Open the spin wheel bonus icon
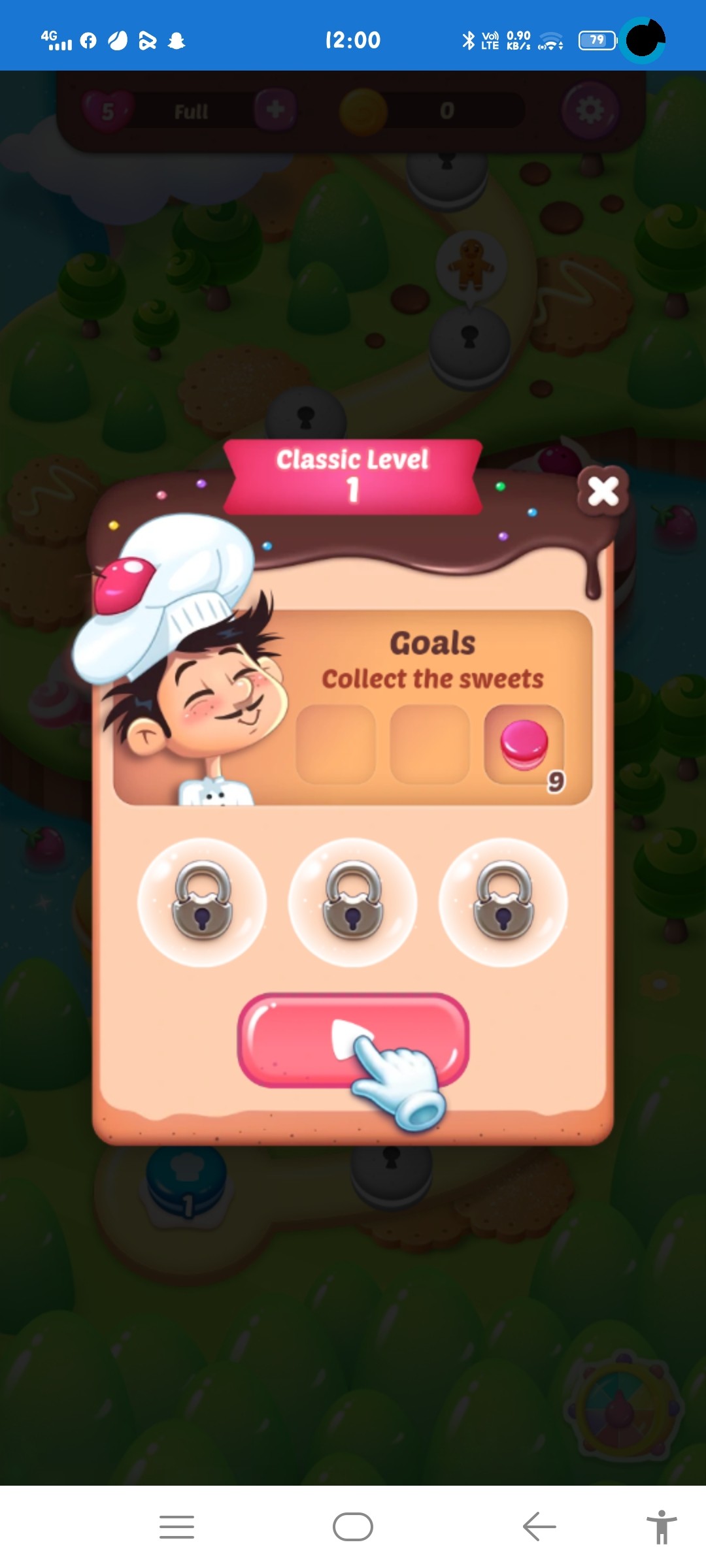Viewport: 706px width, 1568px height. tap(623, 1410)
